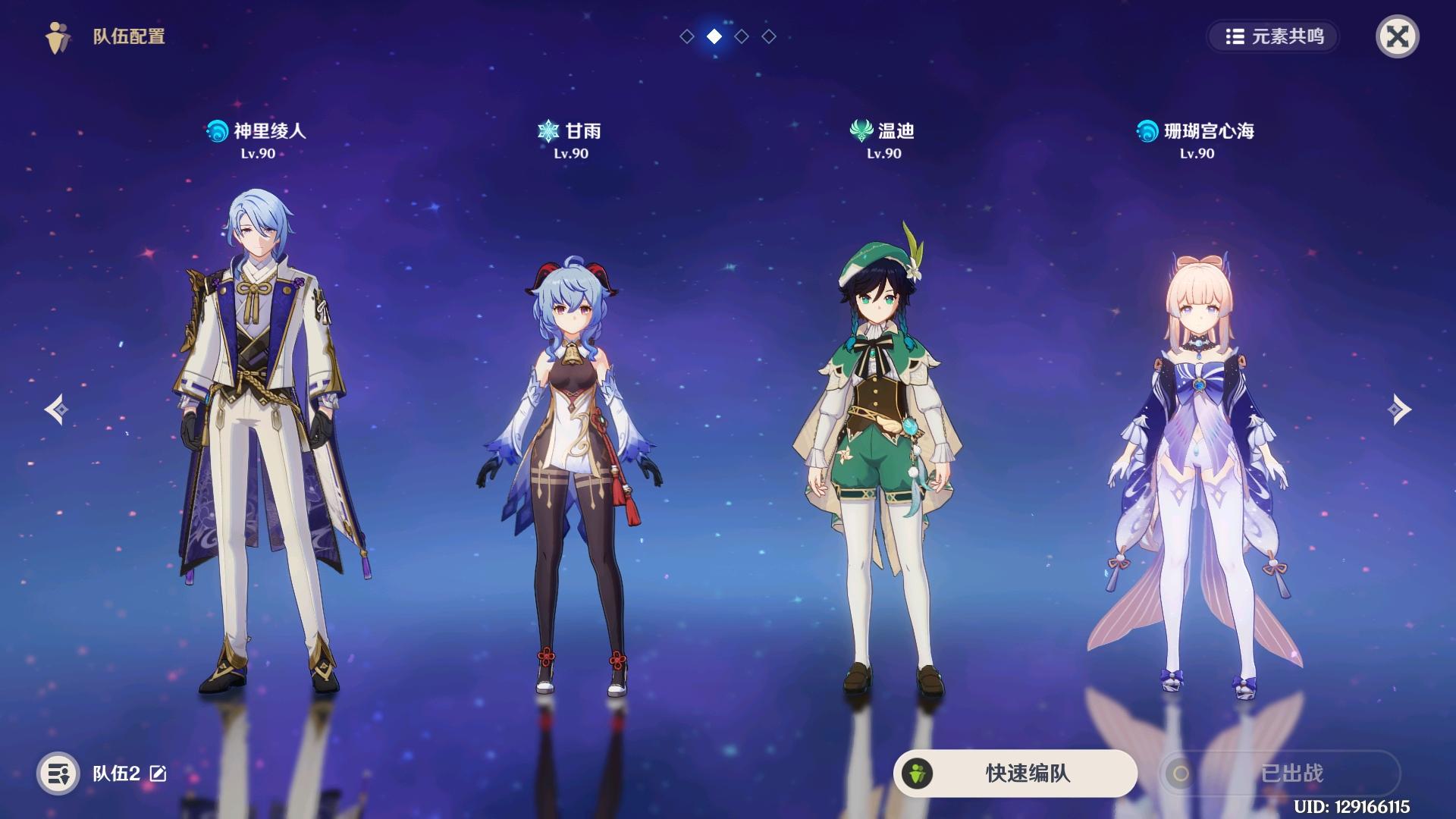Viewport: 1456px width, 819px height.
Task: Switch to the next party with right arrow
Action: (1399, 409)
